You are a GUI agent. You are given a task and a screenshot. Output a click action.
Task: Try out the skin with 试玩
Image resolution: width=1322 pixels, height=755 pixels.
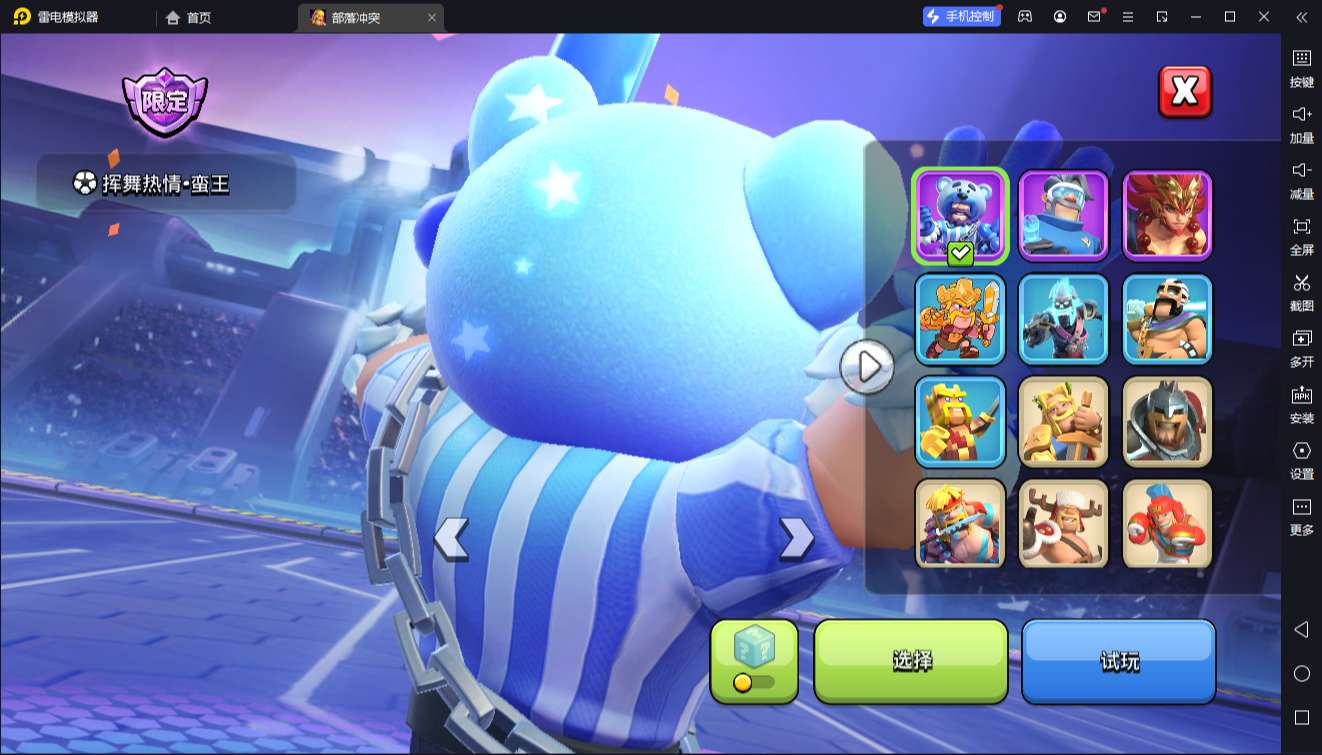[1118, 660]
